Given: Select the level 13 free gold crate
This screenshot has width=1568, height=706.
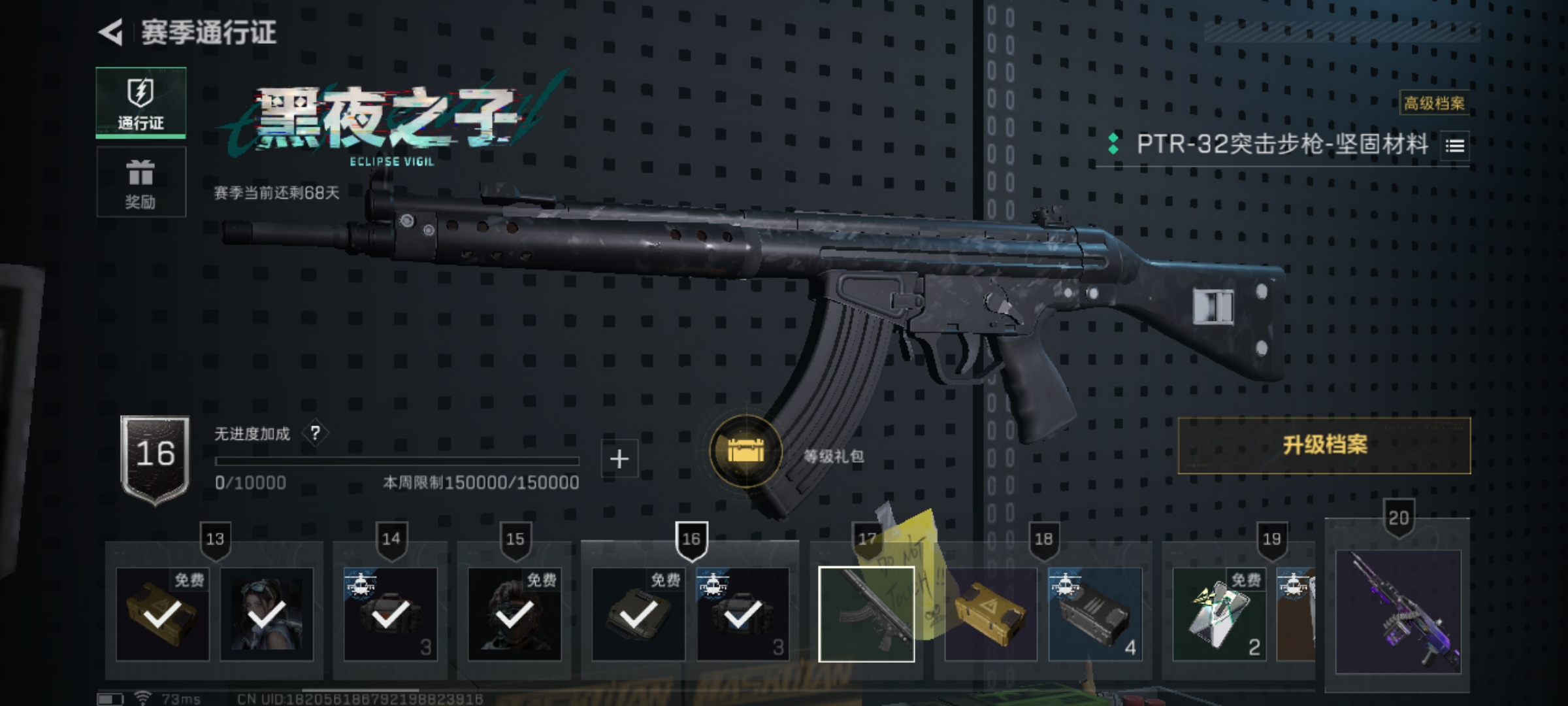Looking at the screenshot, I should click(x=163, y=614).
